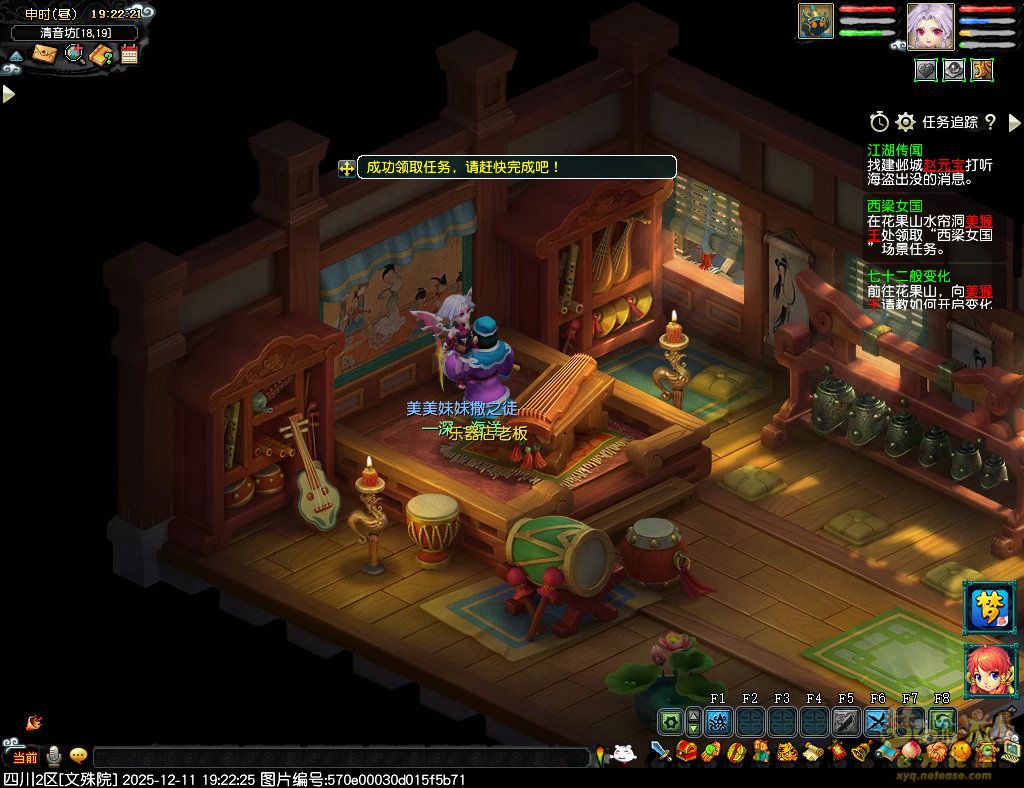Open the player character portrait
The image size is (1024, 788).
[x=931, y=26]
